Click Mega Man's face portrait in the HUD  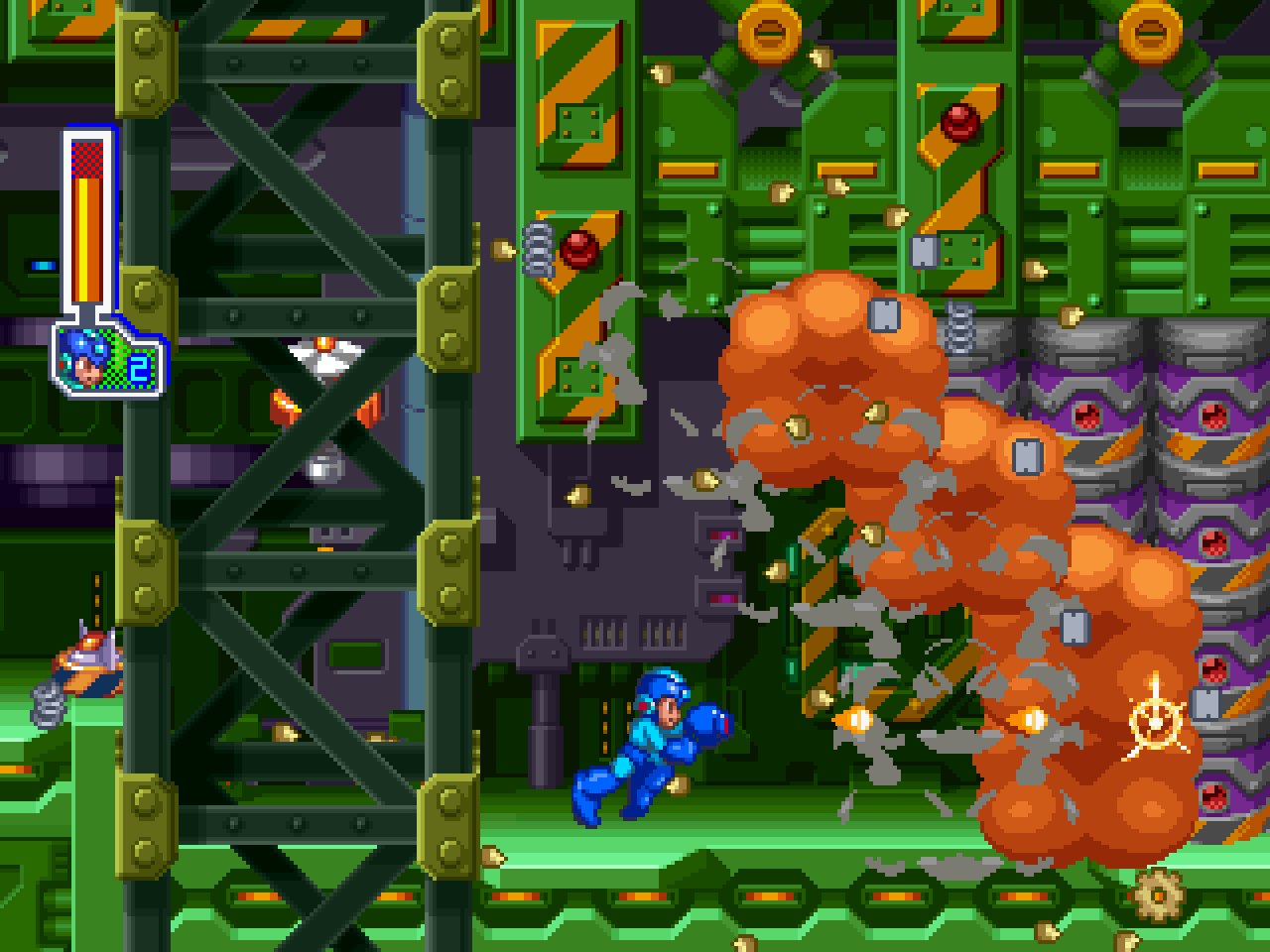[84, 359]
